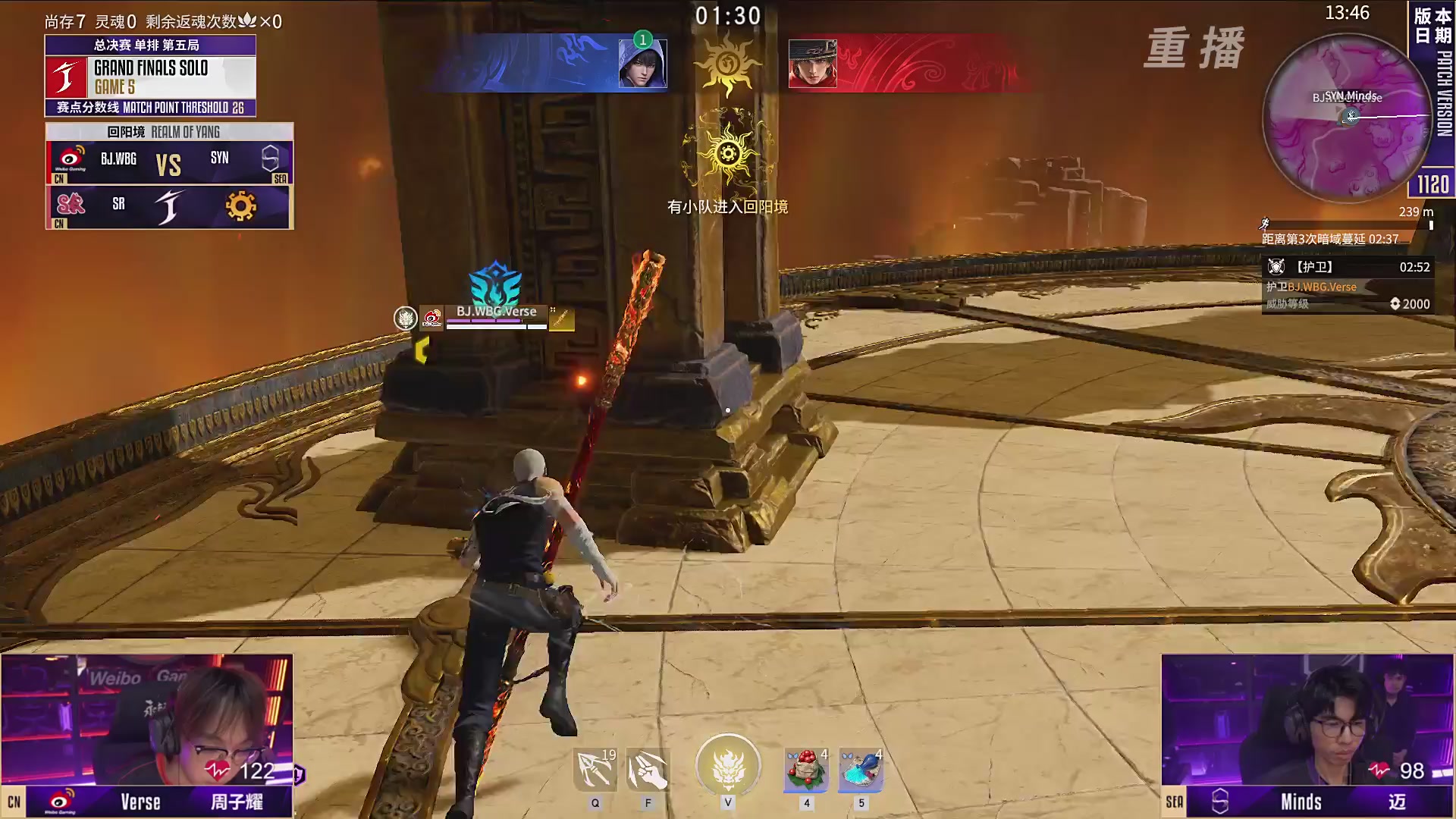Click the red team character portrait
The width and height of the screenshot is (1456, 819).
pos(812,64)
